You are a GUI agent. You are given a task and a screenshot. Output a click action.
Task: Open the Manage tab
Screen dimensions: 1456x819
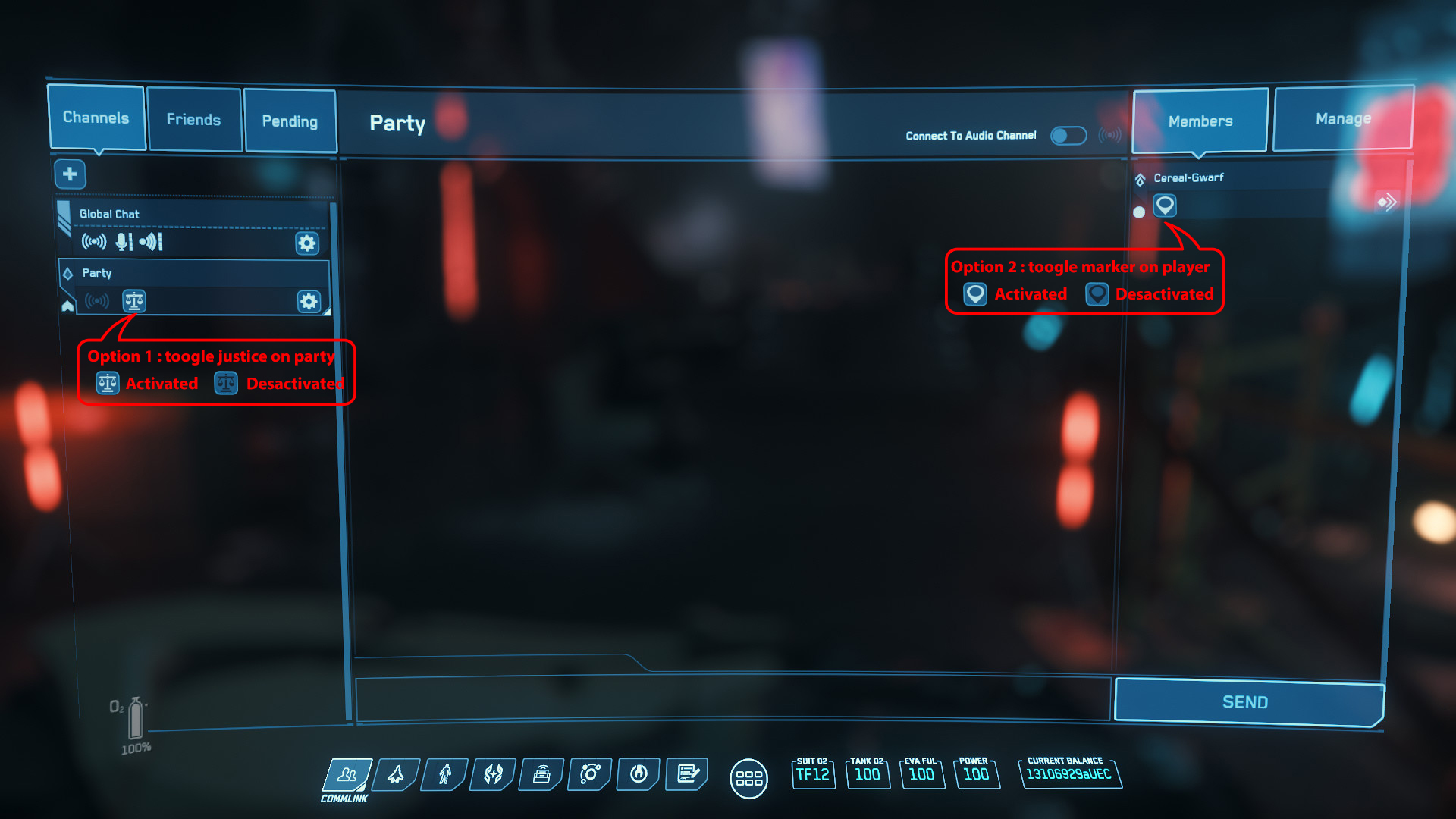[x=1343, y=119]
